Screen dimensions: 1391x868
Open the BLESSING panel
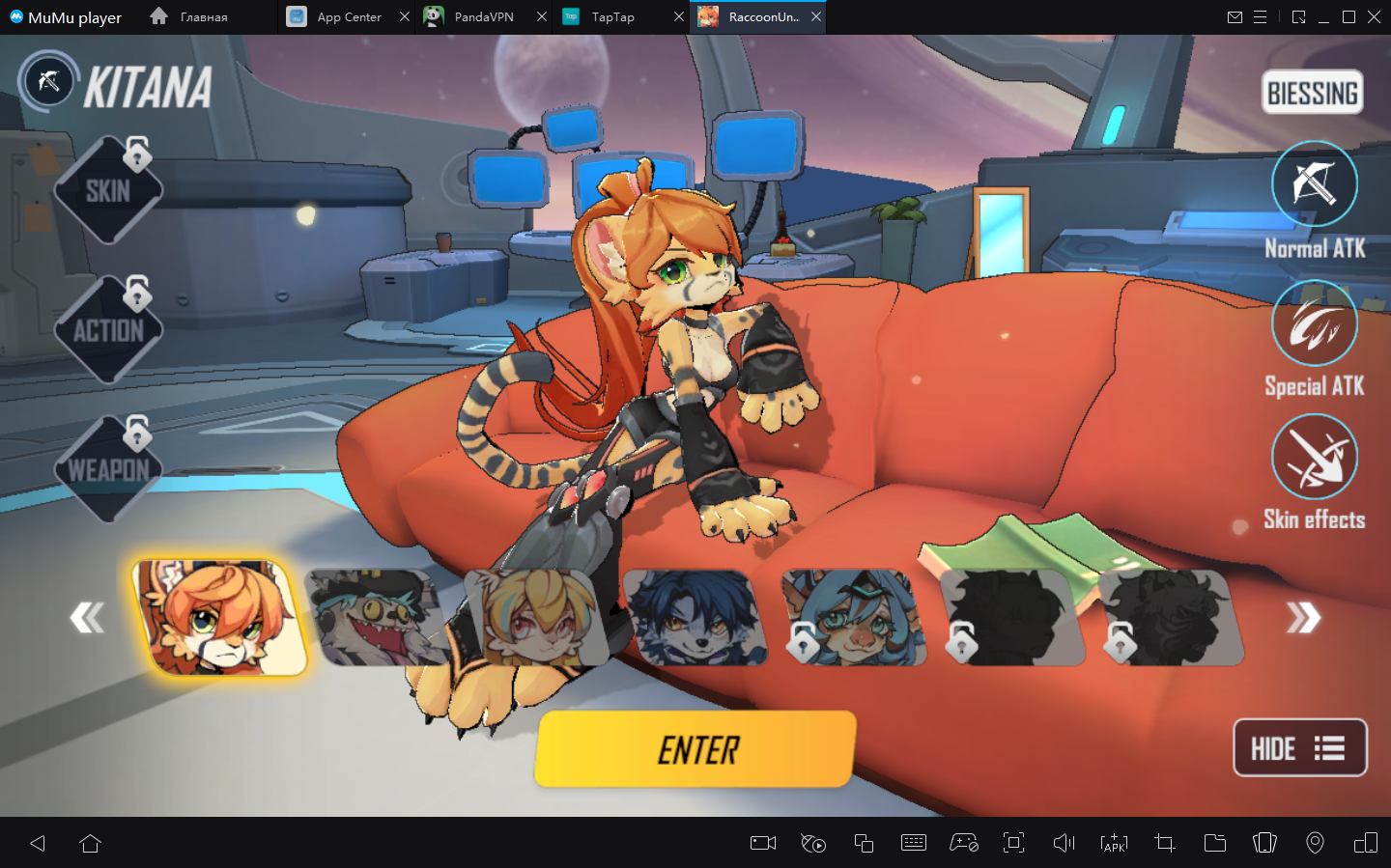pos(1312,93)
